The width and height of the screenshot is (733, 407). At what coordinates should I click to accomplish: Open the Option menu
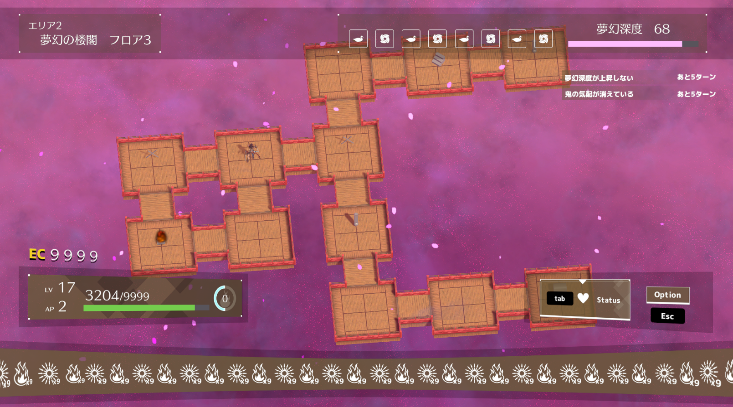point(667,295)
